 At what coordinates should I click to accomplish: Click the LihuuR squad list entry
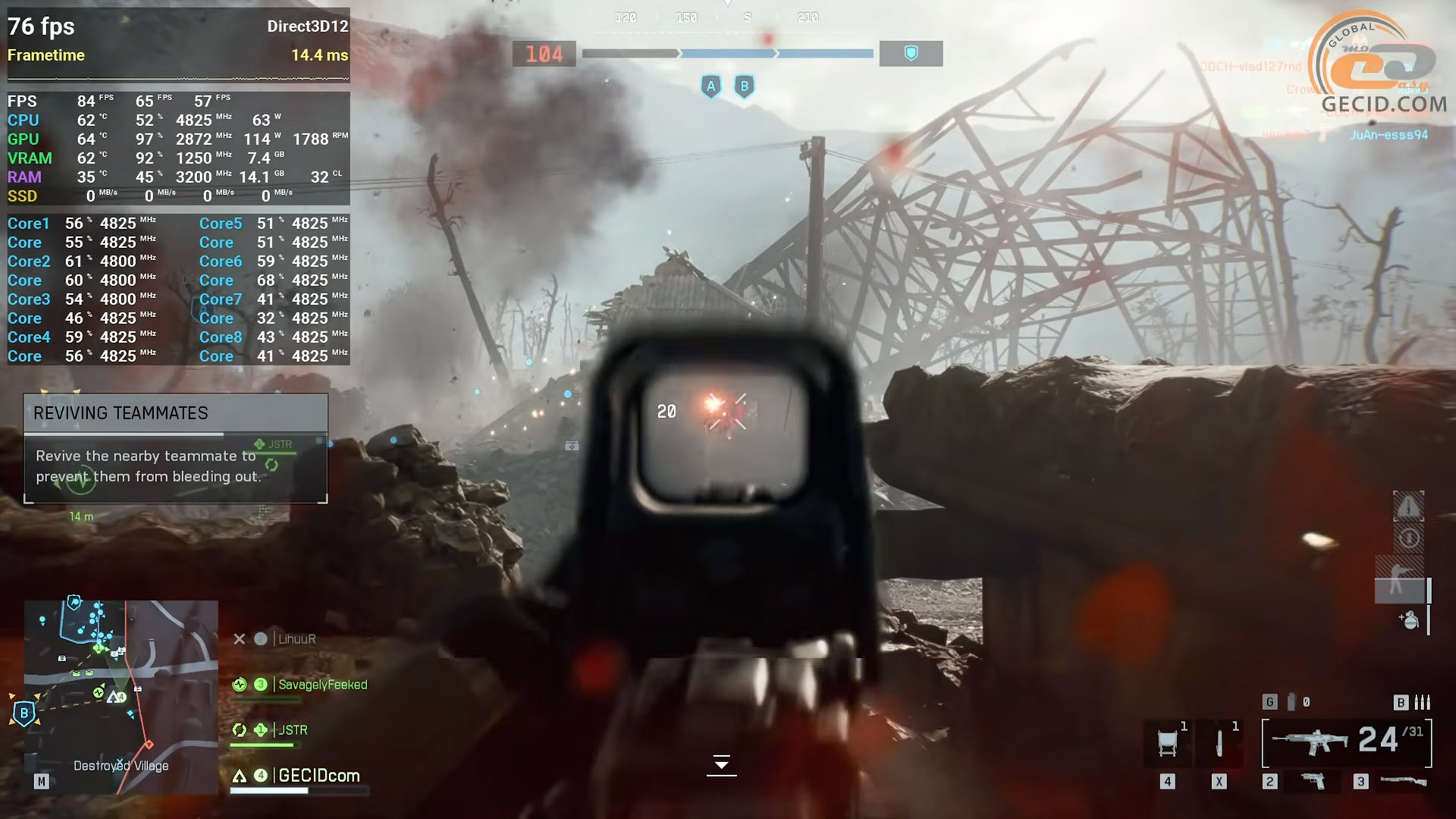click(296, 639)
